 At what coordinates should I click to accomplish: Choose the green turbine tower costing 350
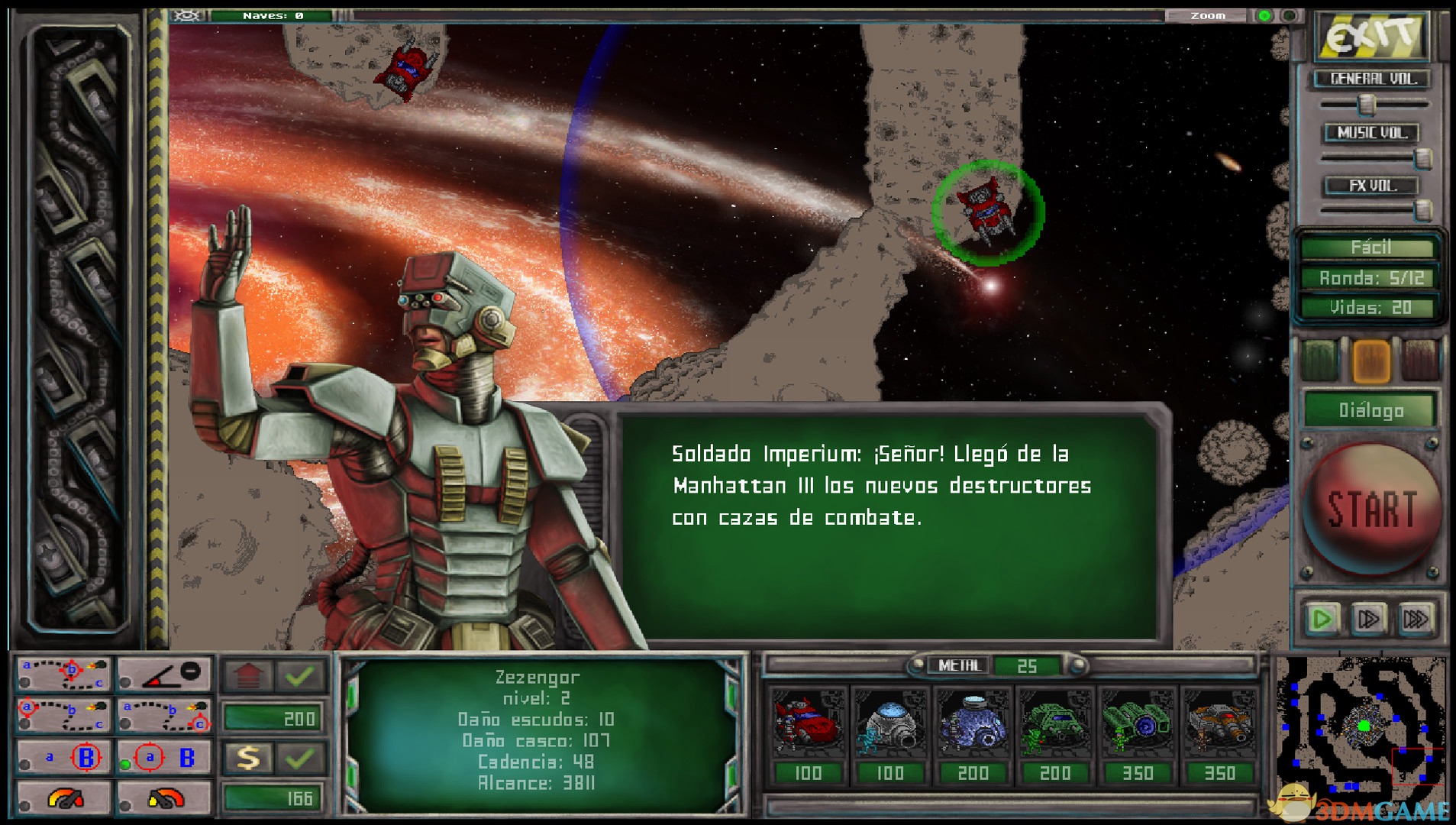1137,723
